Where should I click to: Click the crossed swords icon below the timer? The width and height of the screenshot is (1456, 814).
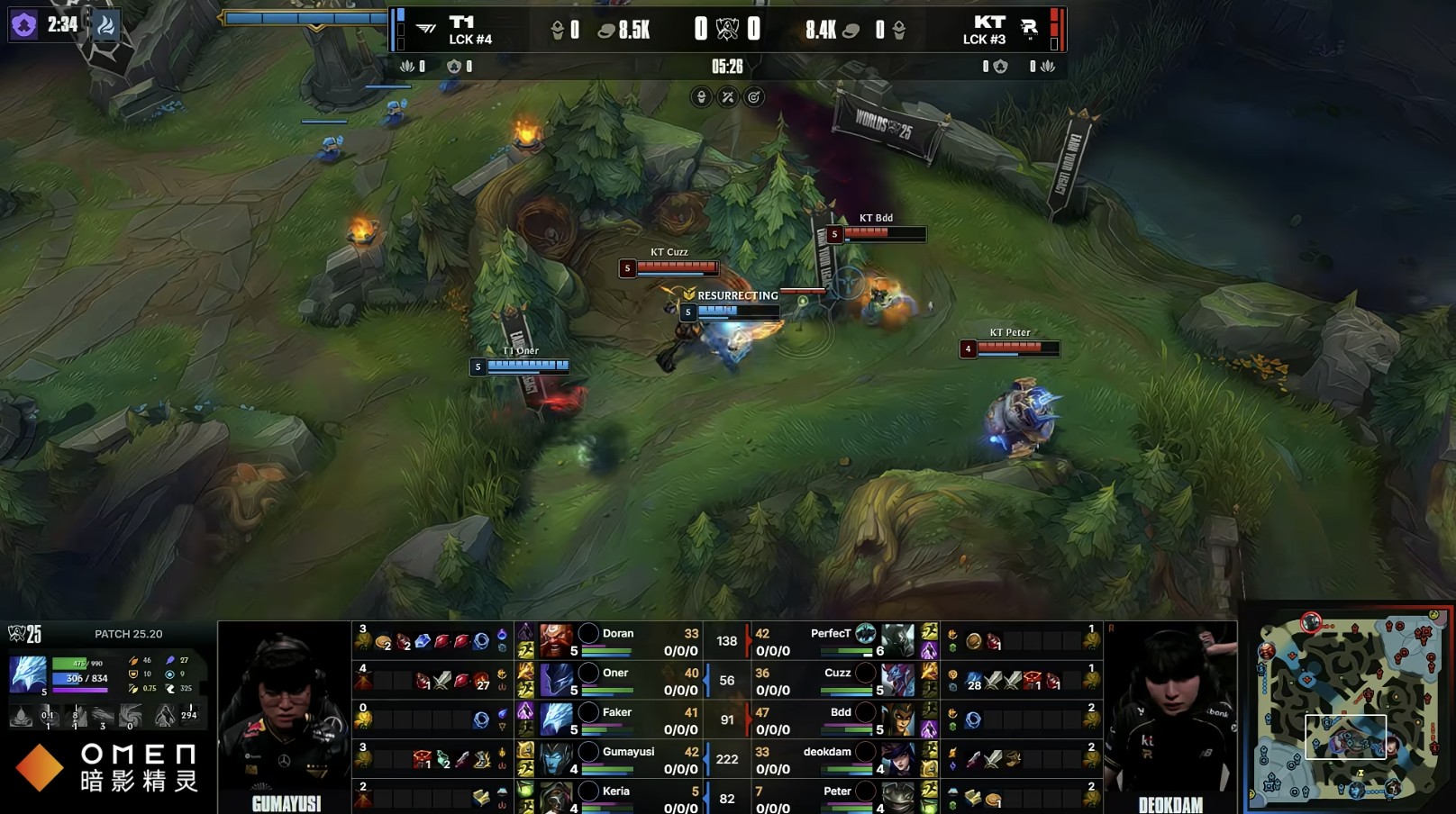coord(728,97)
